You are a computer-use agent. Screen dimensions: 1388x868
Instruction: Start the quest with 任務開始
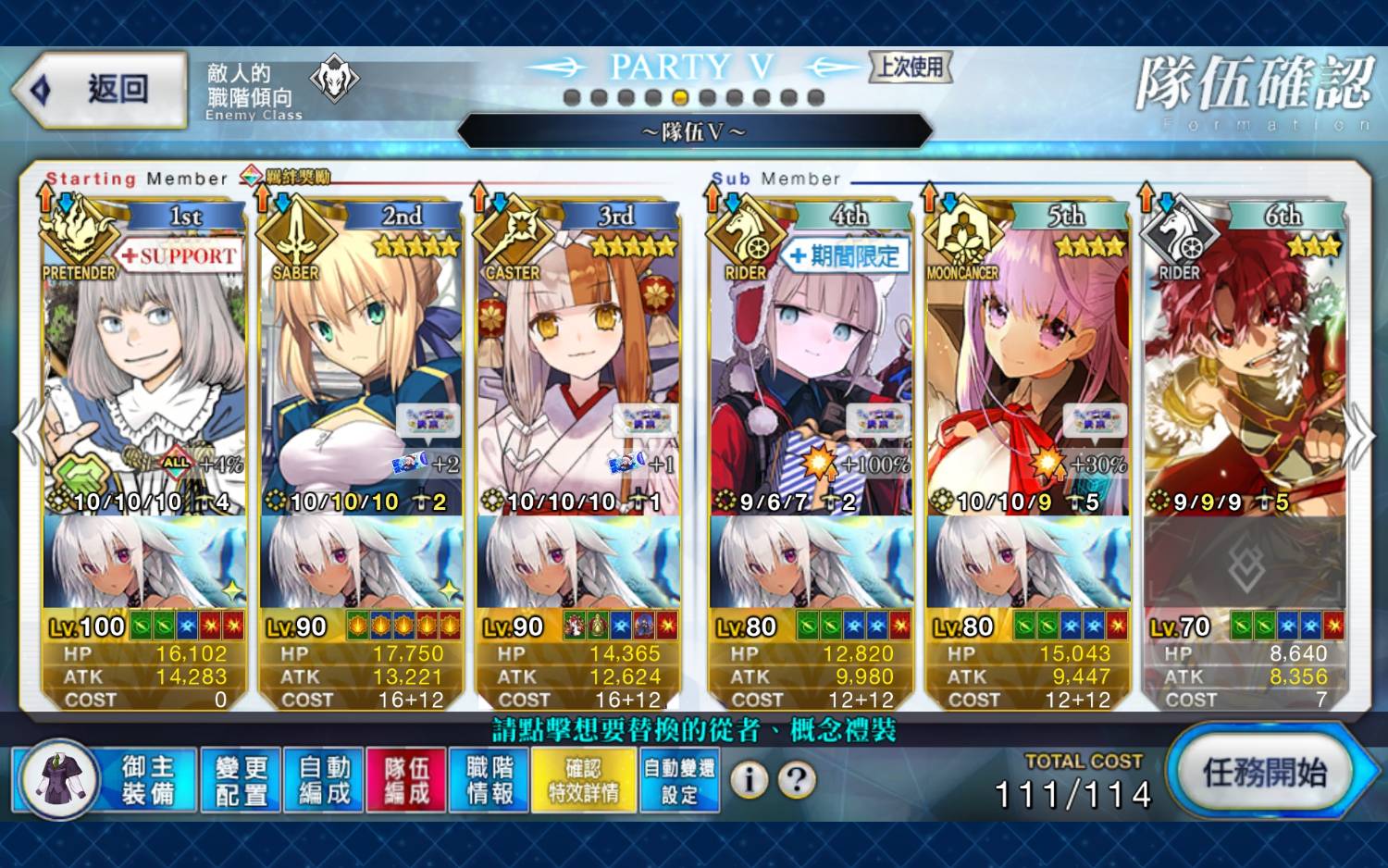[1264, 772]
